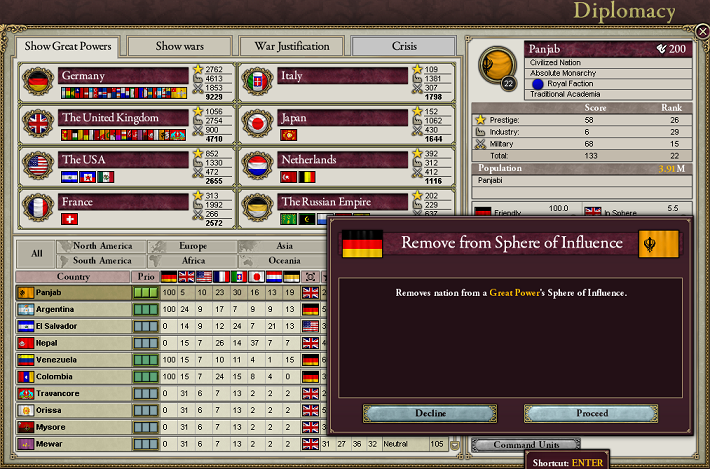The height and width of the screenshot is (469, 710).
Task: Switch to Show Great Powers tab
Action: [x=69, y=46]
